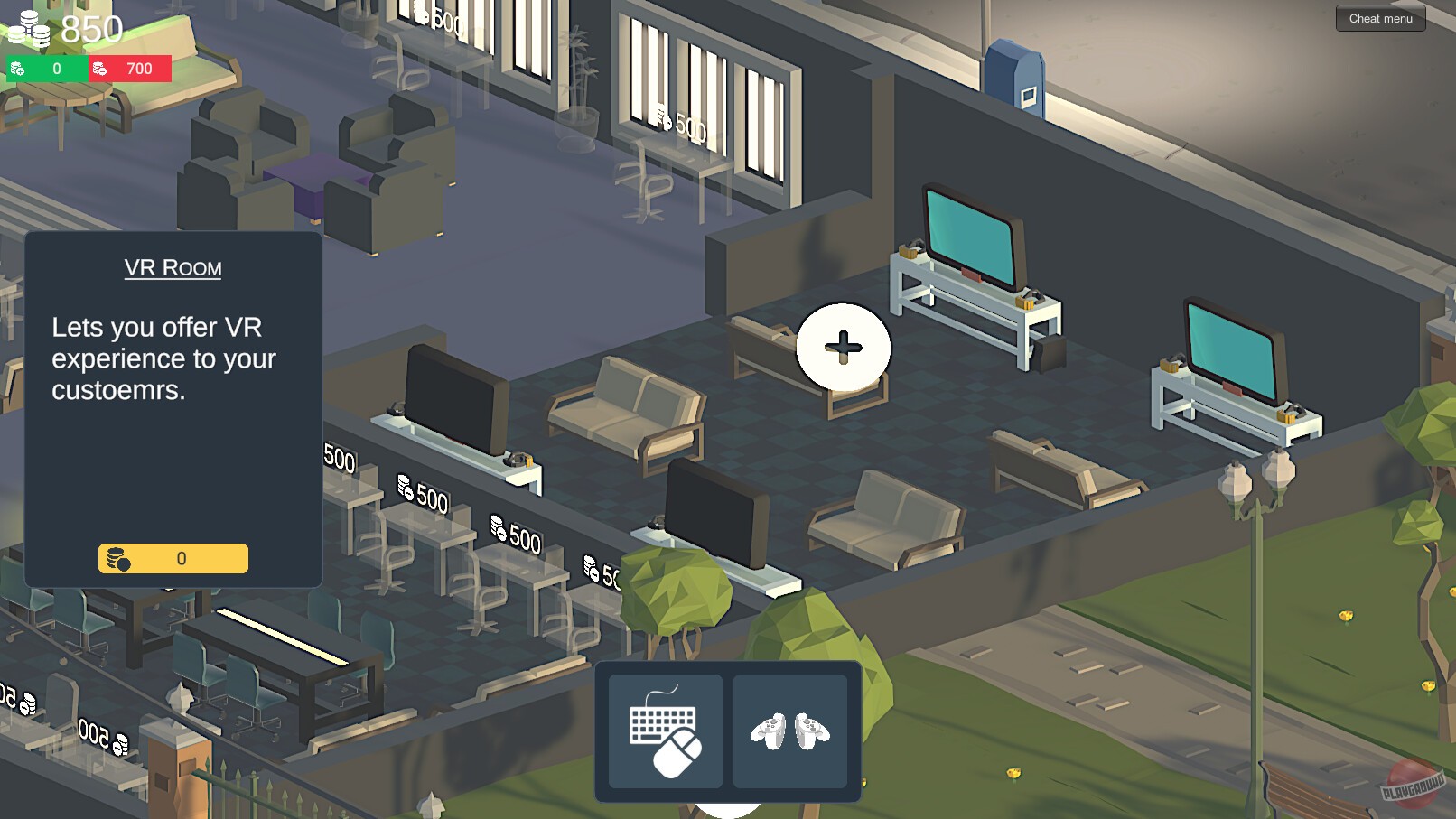Click the red expenses coin icon showing 700
Viewport: 1456px width, 819px height.
coord(99,67)
